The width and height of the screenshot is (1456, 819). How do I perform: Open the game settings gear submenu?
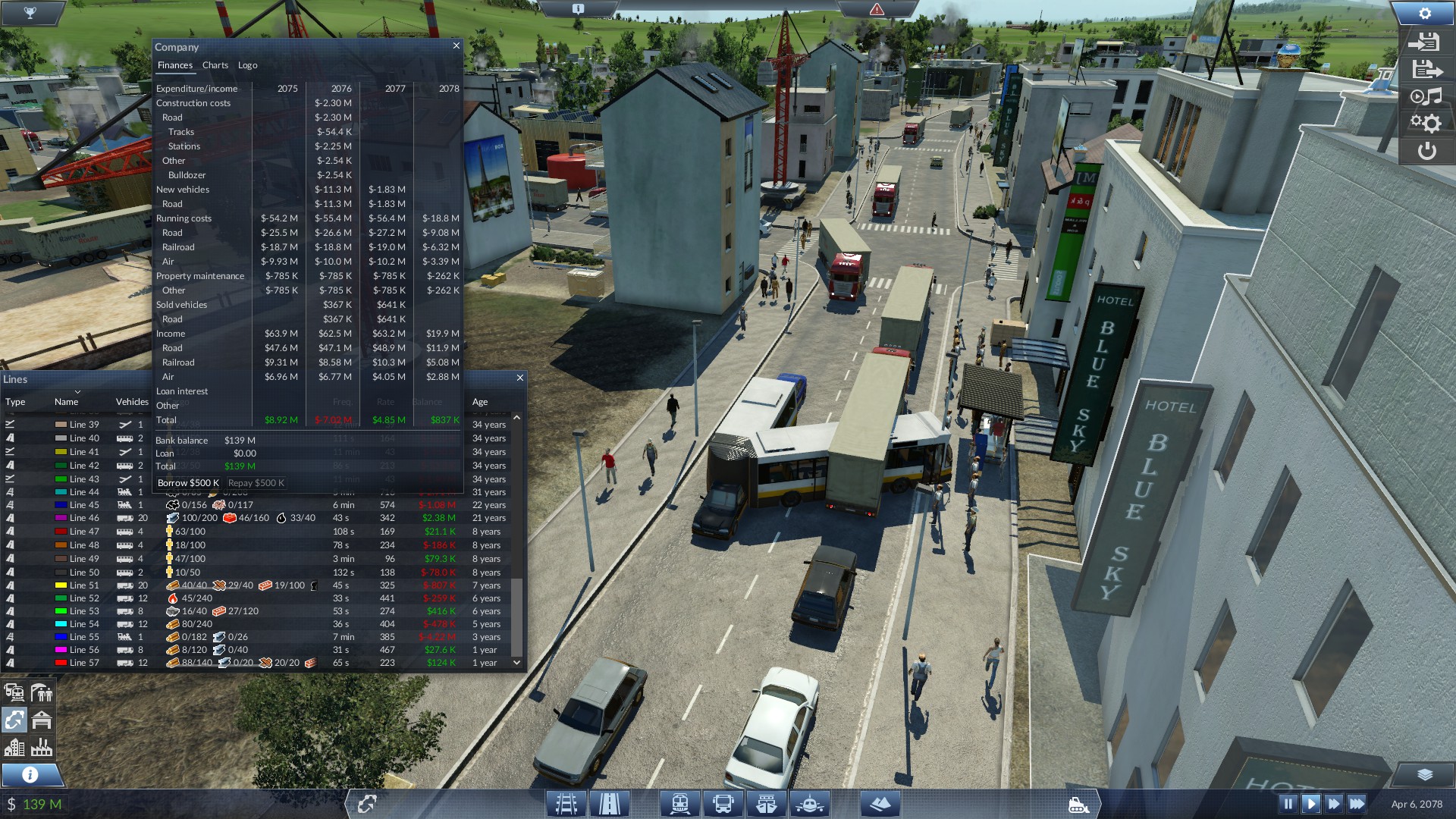click(1426, 124)
